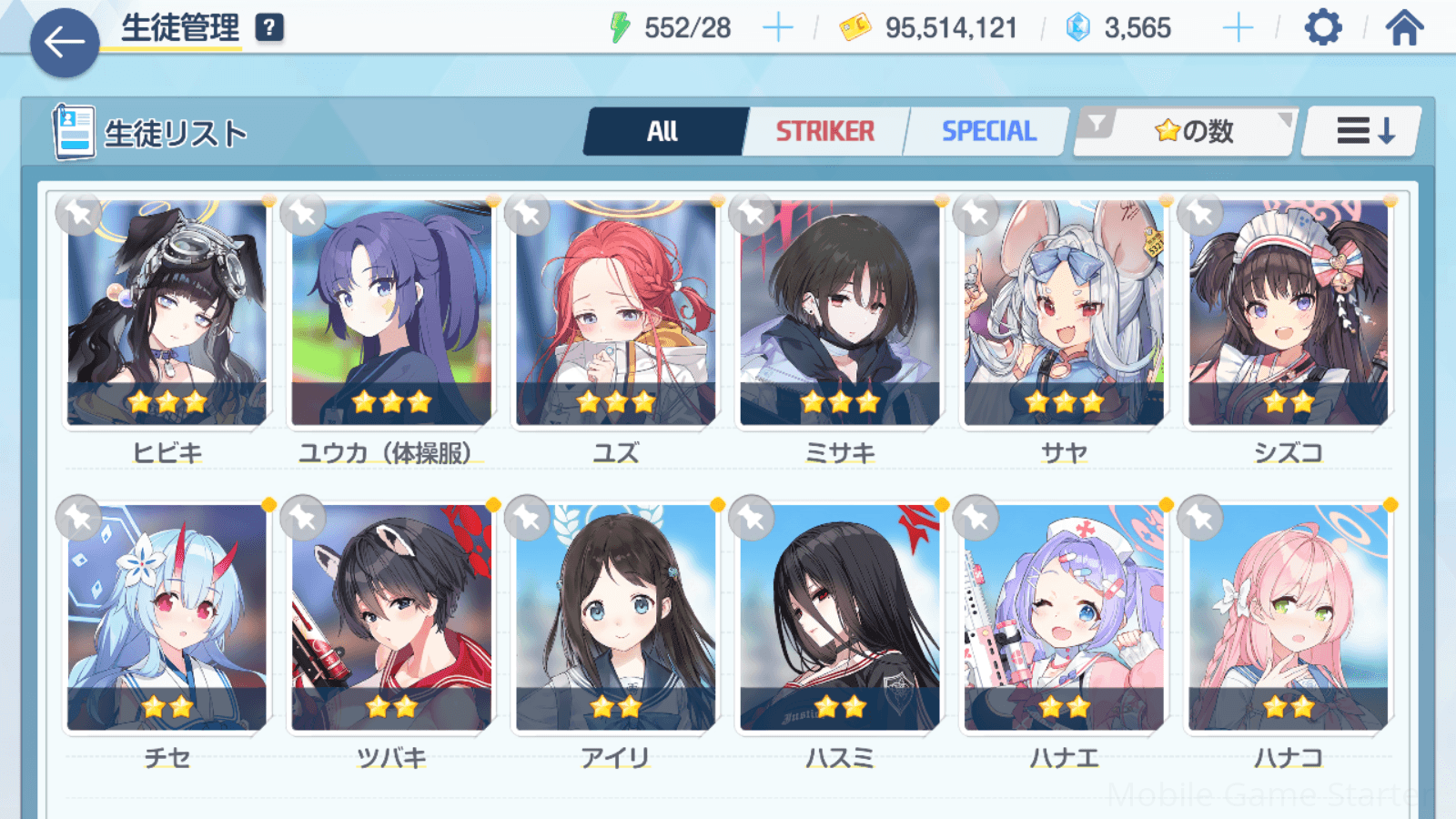The height and width of the screenshot is (819, 1456).
Task: Toggle the sort order direction button
Action: point(1363,132)
